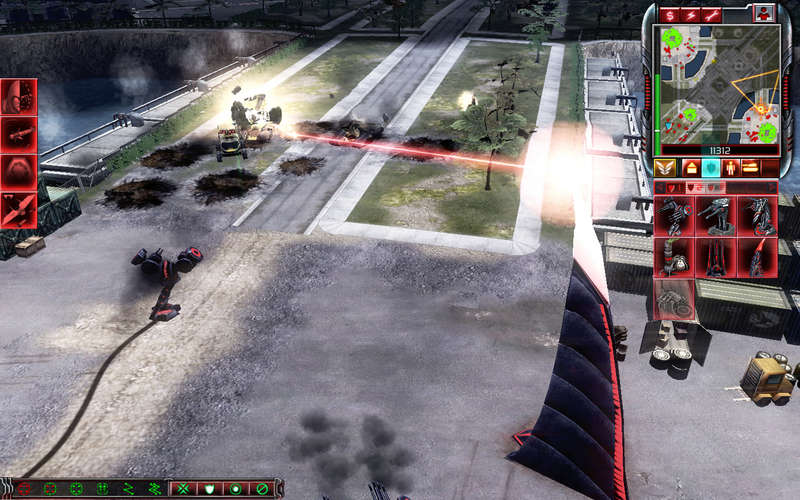
Task: Set the hold fire stance with the slashed circle
Action: coord(262,489)
